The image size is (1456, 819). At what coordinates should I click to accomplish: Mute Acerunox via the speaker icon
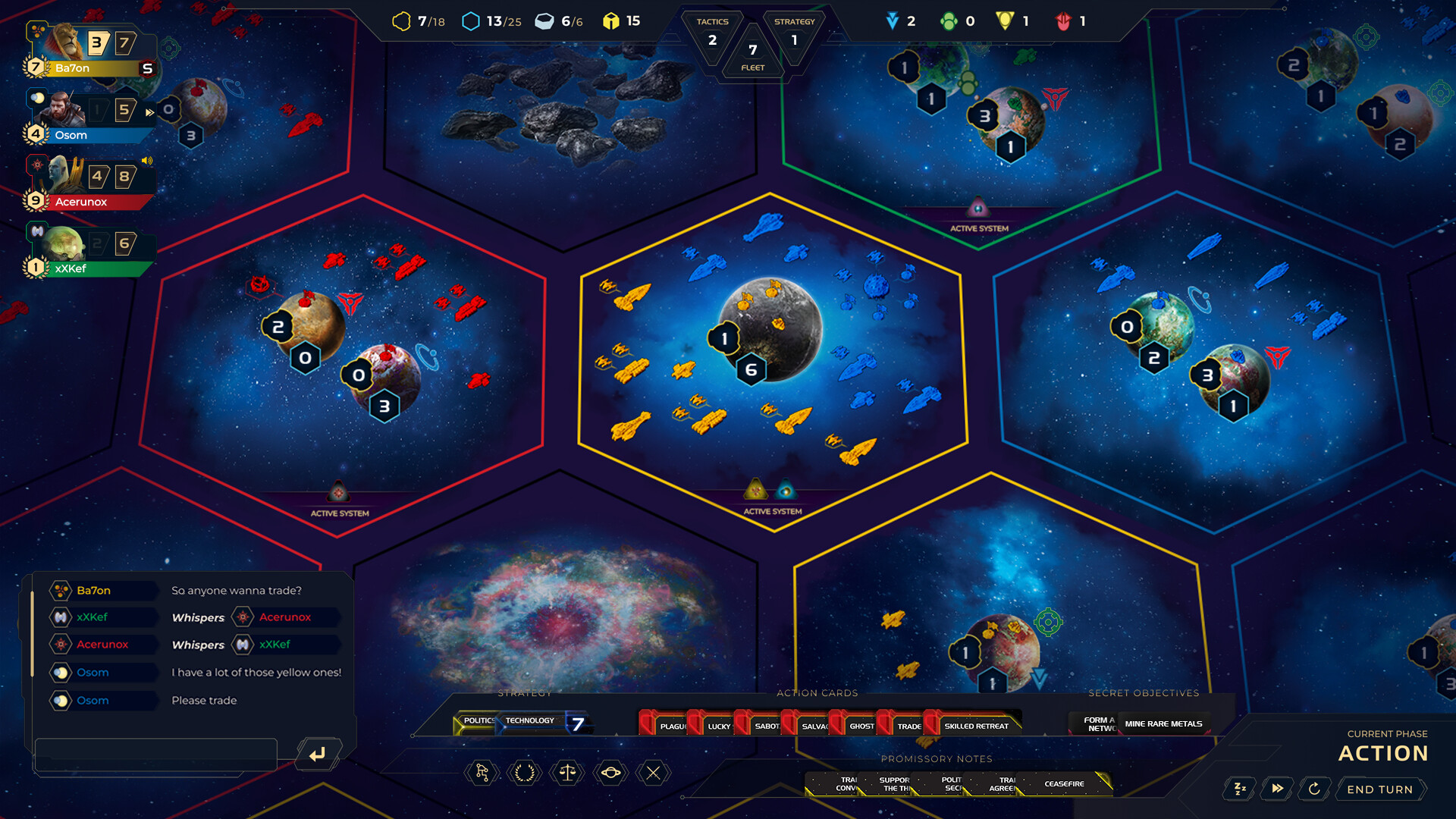click(x=146, y=161)
